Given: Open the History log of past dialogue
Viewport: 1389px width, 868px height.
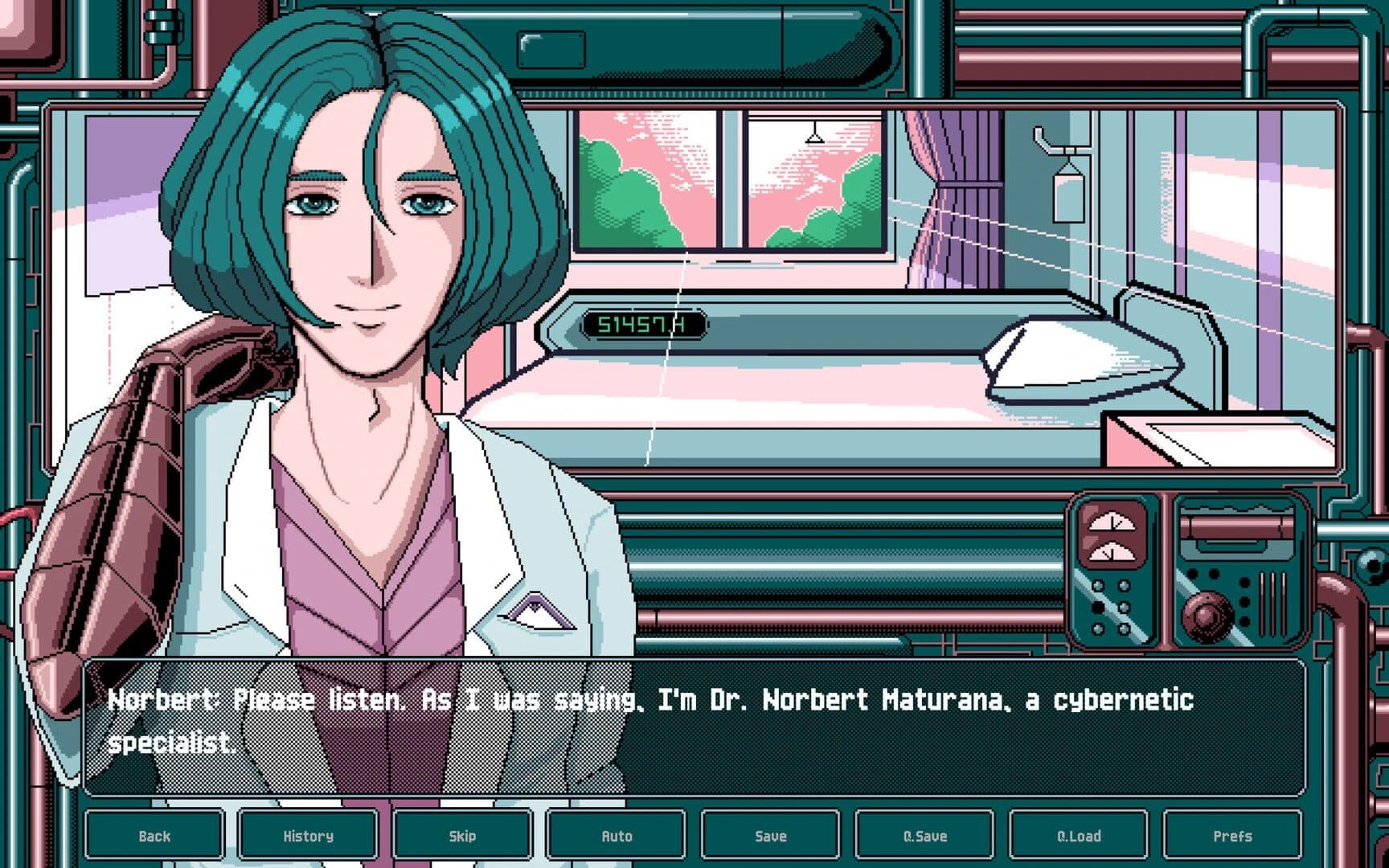Looking at the screenshot, I should pyautogui.click(x=309, y=836).
